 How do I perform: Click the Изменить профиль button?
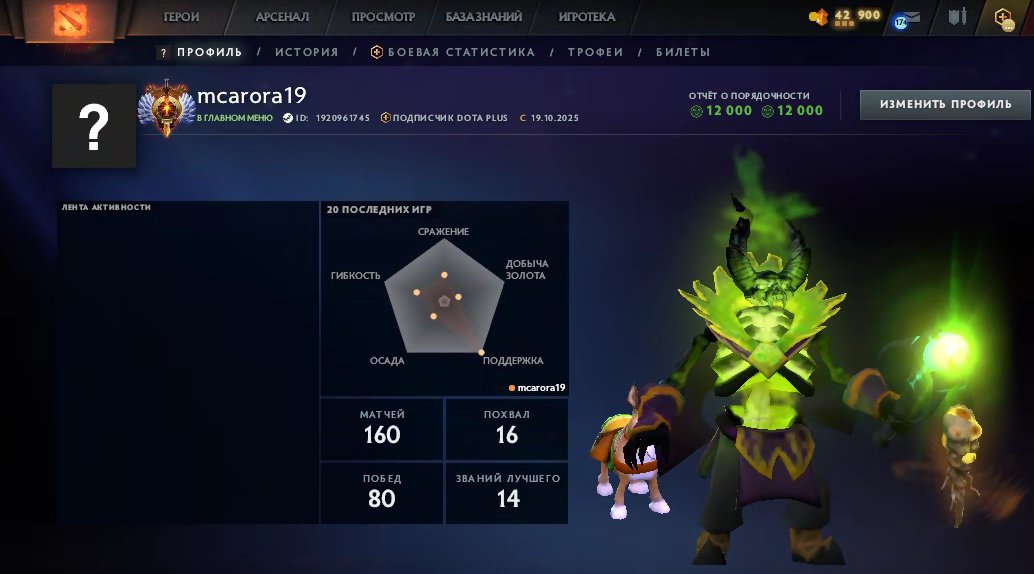click(x=945, y=104)
